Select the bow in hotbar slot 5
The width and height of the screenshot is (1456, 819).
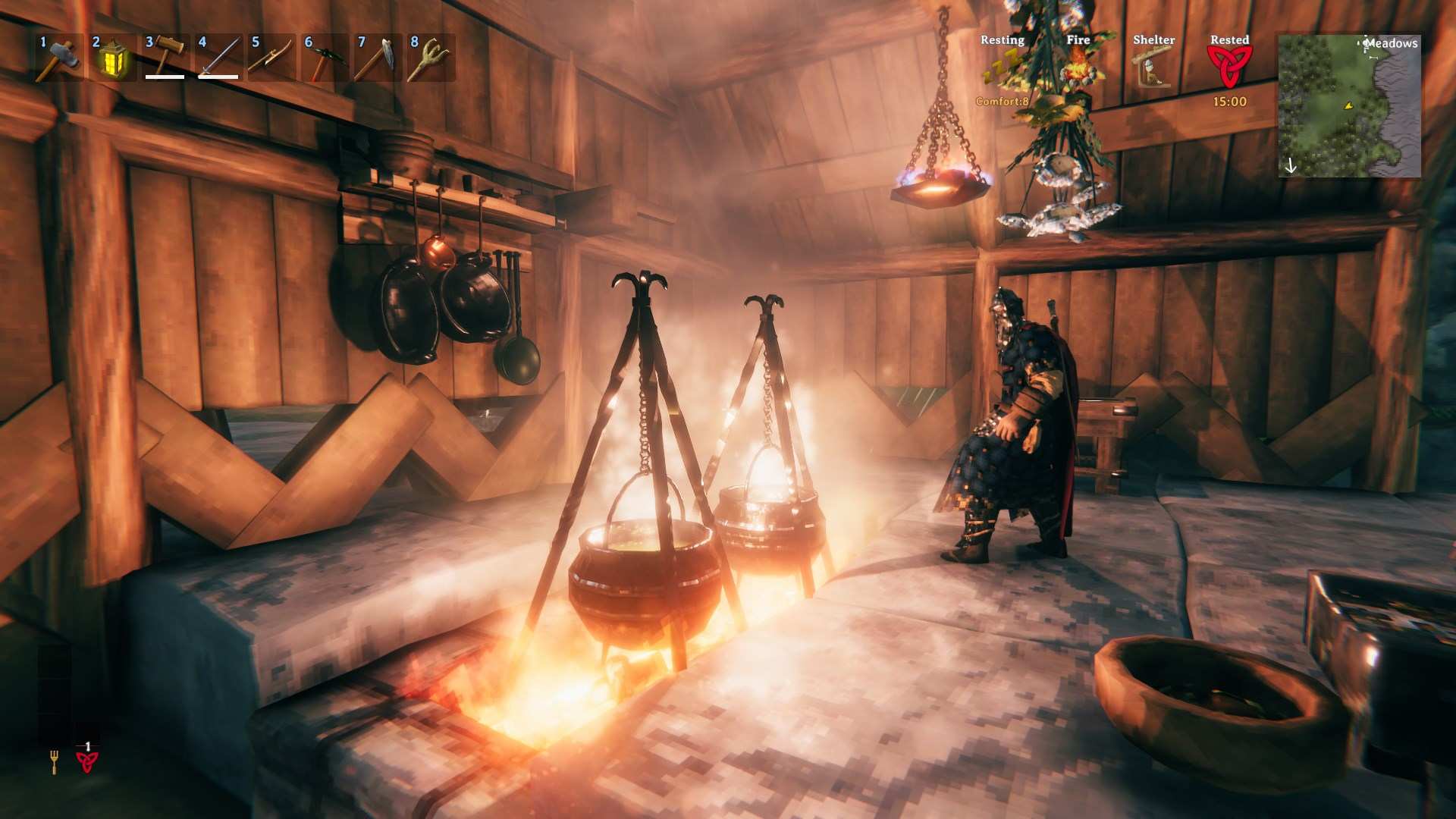tap(273, 55)
